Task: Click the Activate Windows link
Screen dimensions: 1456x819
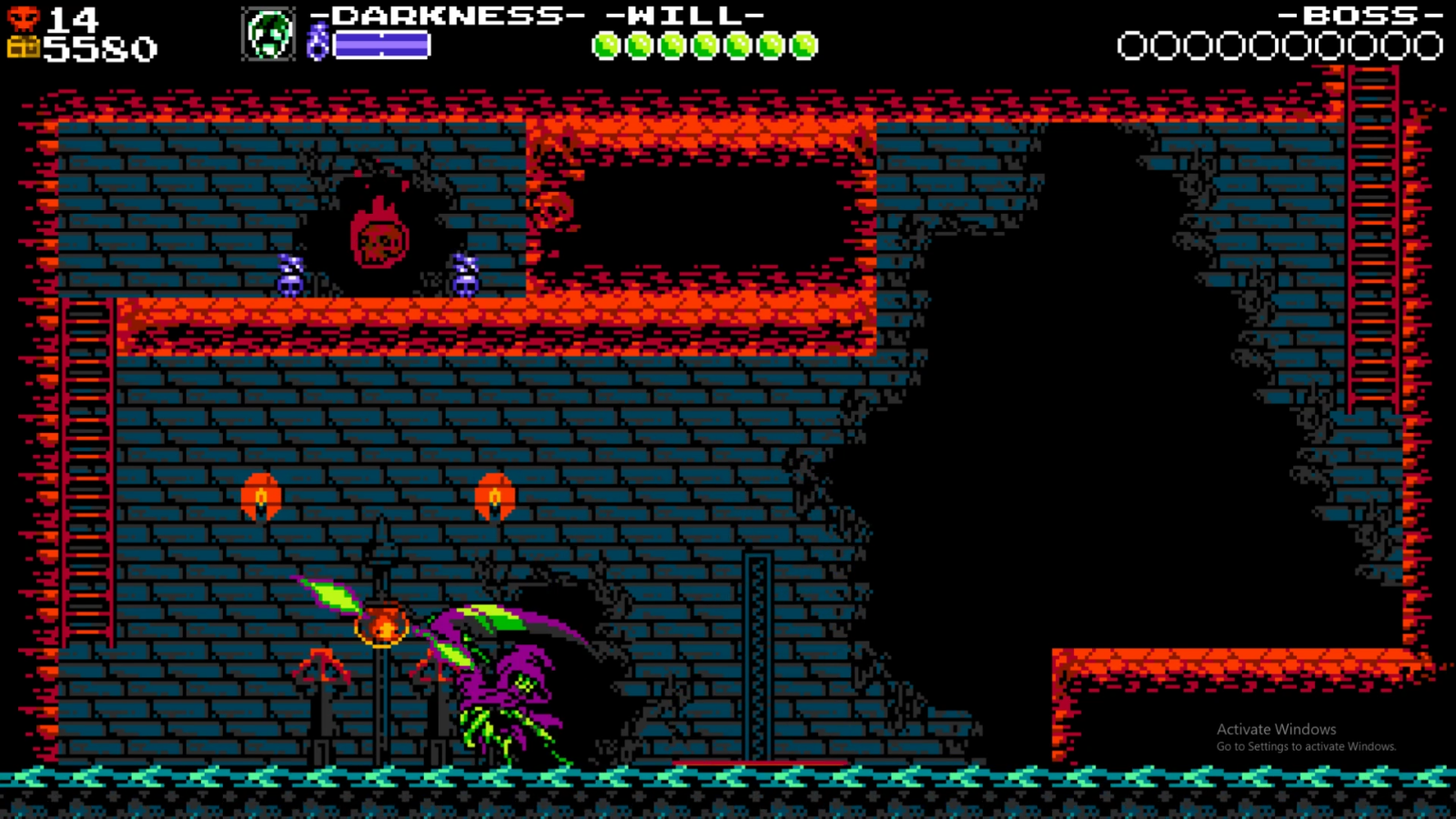Action: (1275, 729)
